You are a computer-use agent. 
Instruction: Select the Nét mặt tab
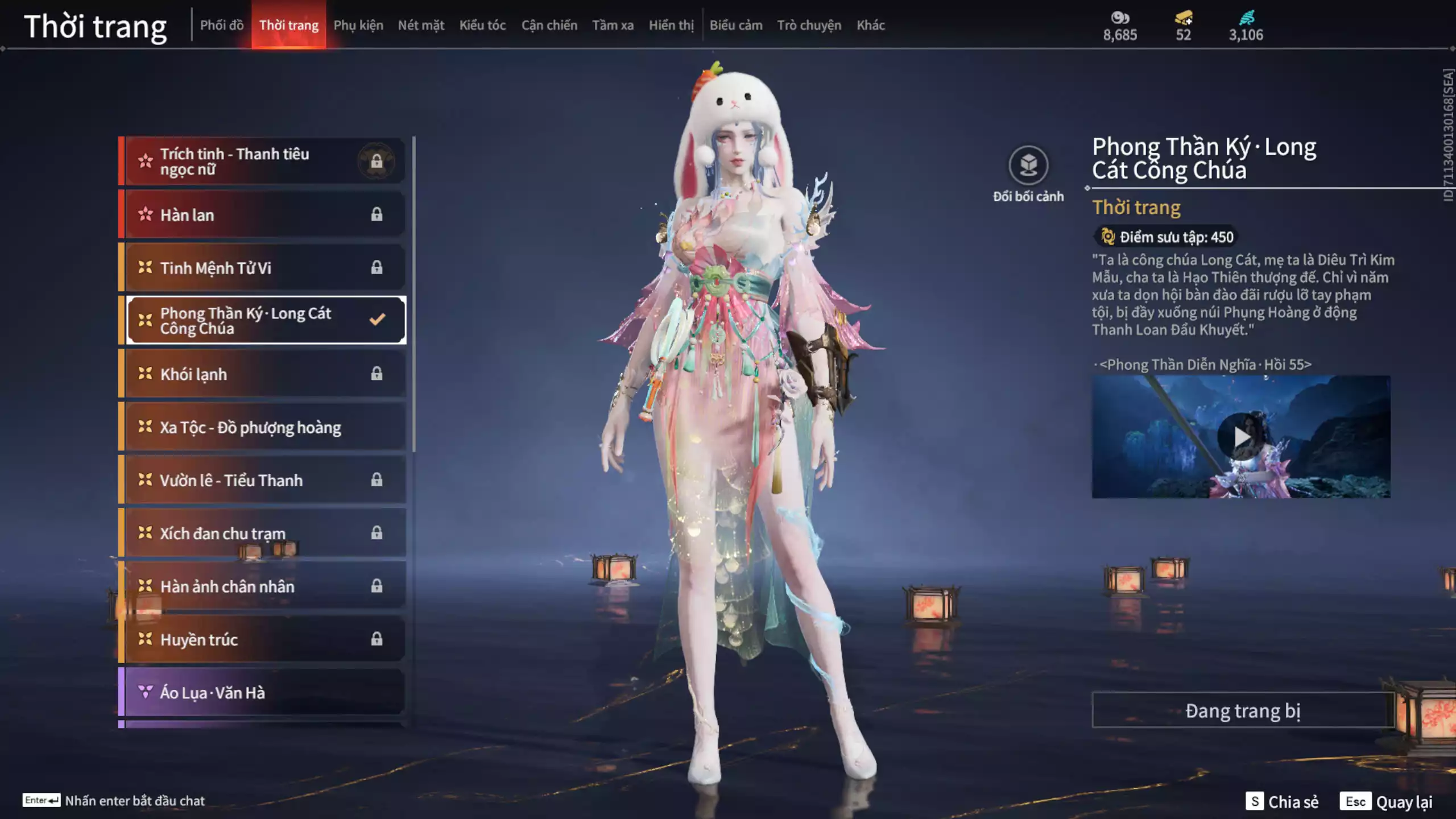point(421,25)
